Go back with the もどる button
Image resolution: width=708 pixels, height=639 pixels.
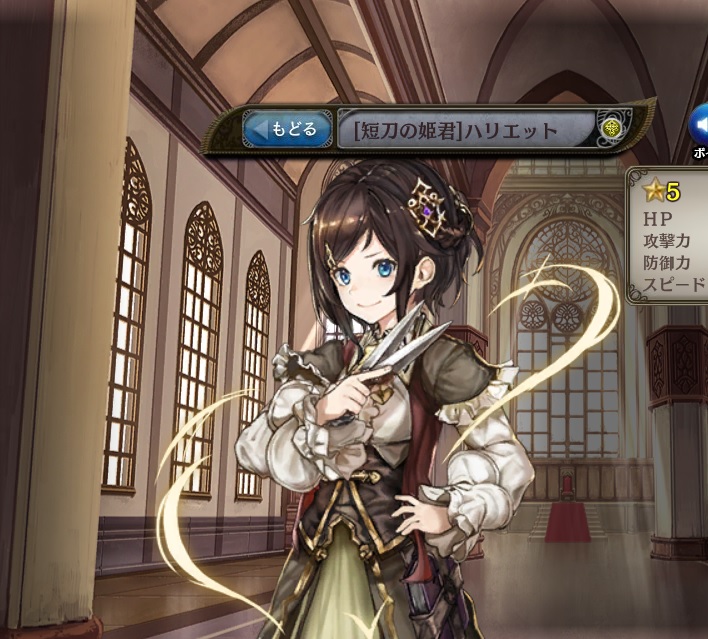tap(286, 129)
